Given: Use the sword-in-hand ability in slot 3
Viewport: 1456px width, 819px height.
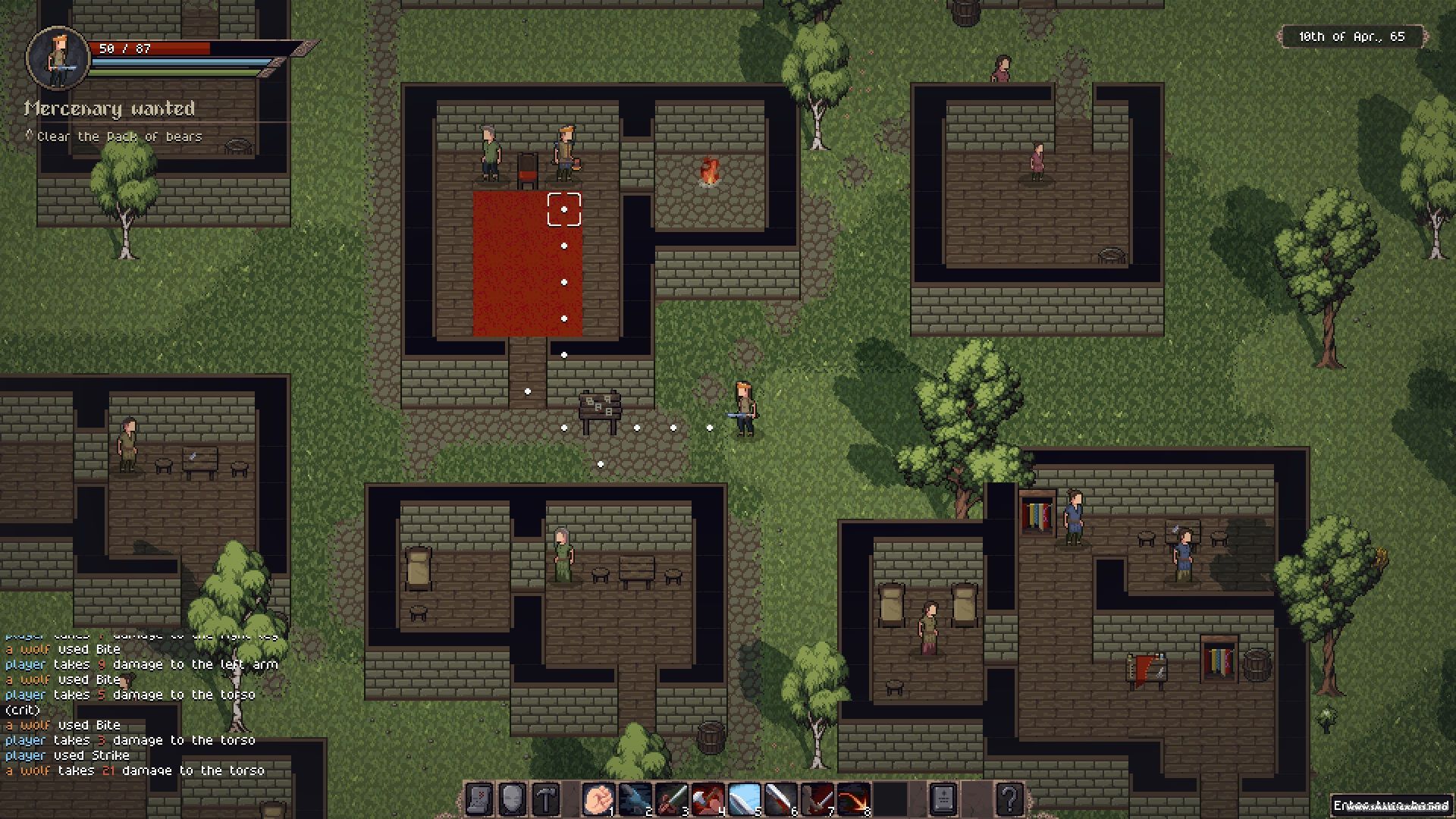Looking at the screenshot, I should tap(671, 799).
